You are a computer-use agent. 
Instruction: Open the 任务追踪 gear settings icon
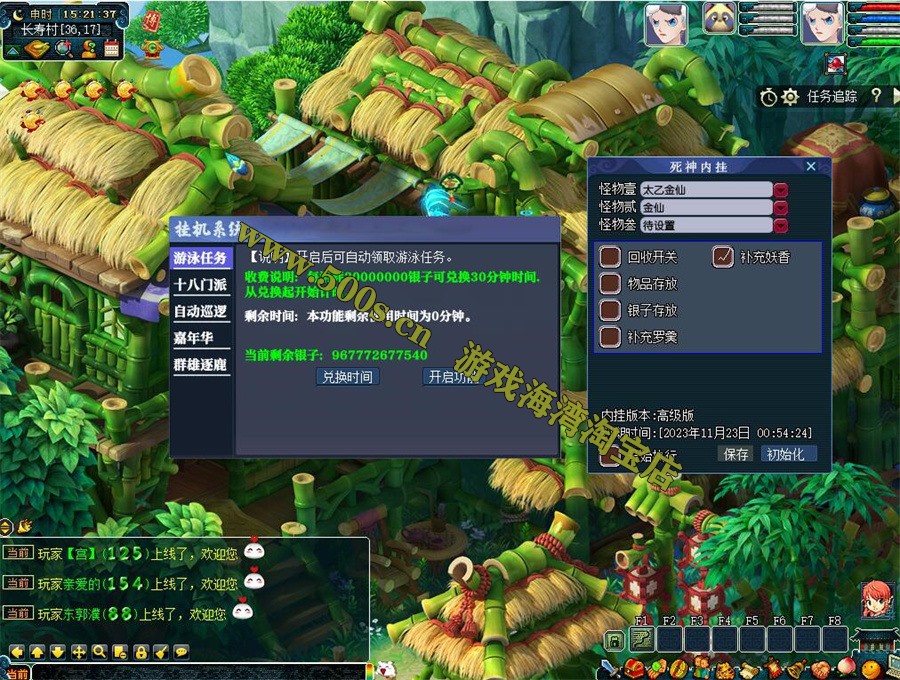pos(790,97)
